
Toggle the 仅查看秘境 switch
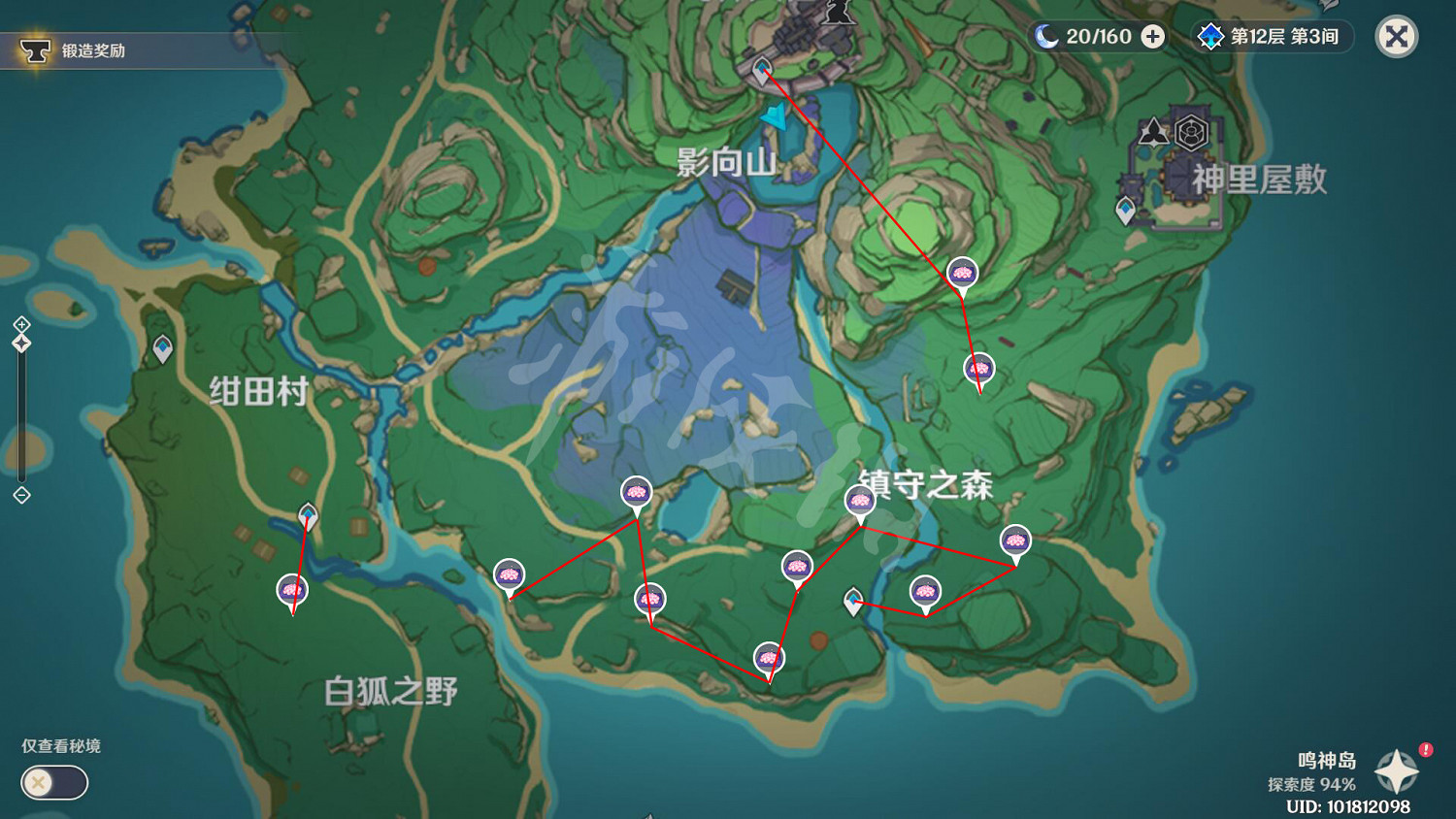coord(53,783)
